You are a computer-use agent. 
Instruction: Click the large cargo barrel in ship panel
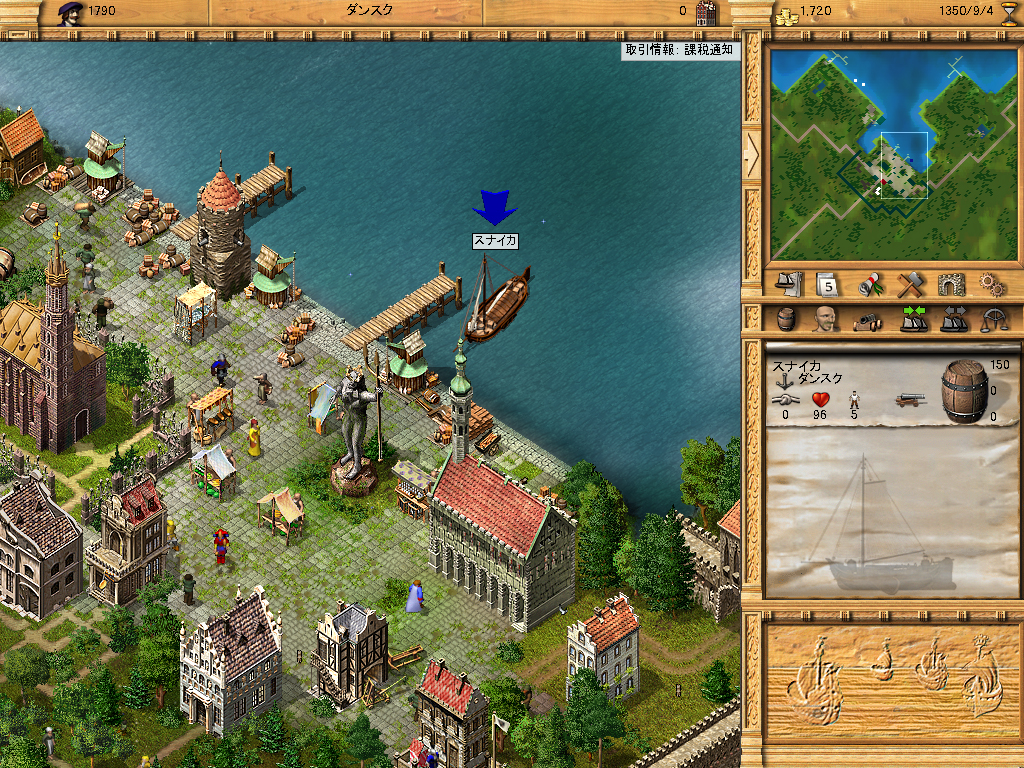[964, 390]
